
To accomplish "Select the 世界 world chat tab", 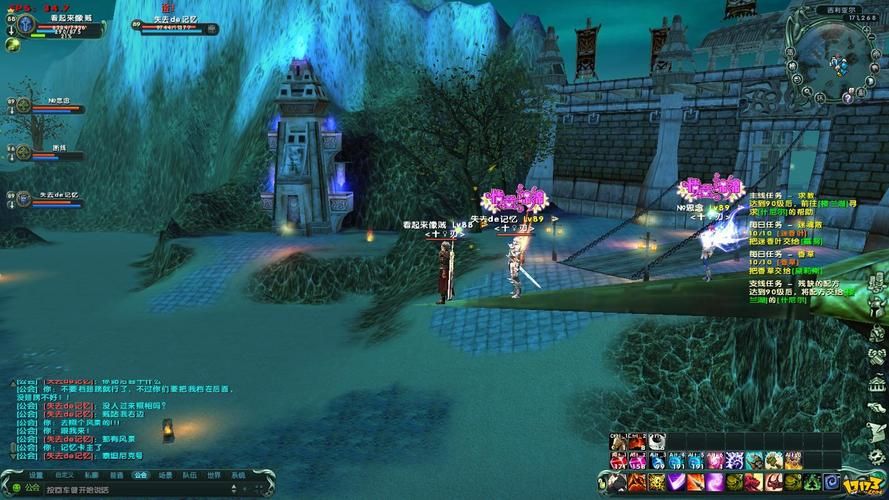I will [x=213, y=475].
